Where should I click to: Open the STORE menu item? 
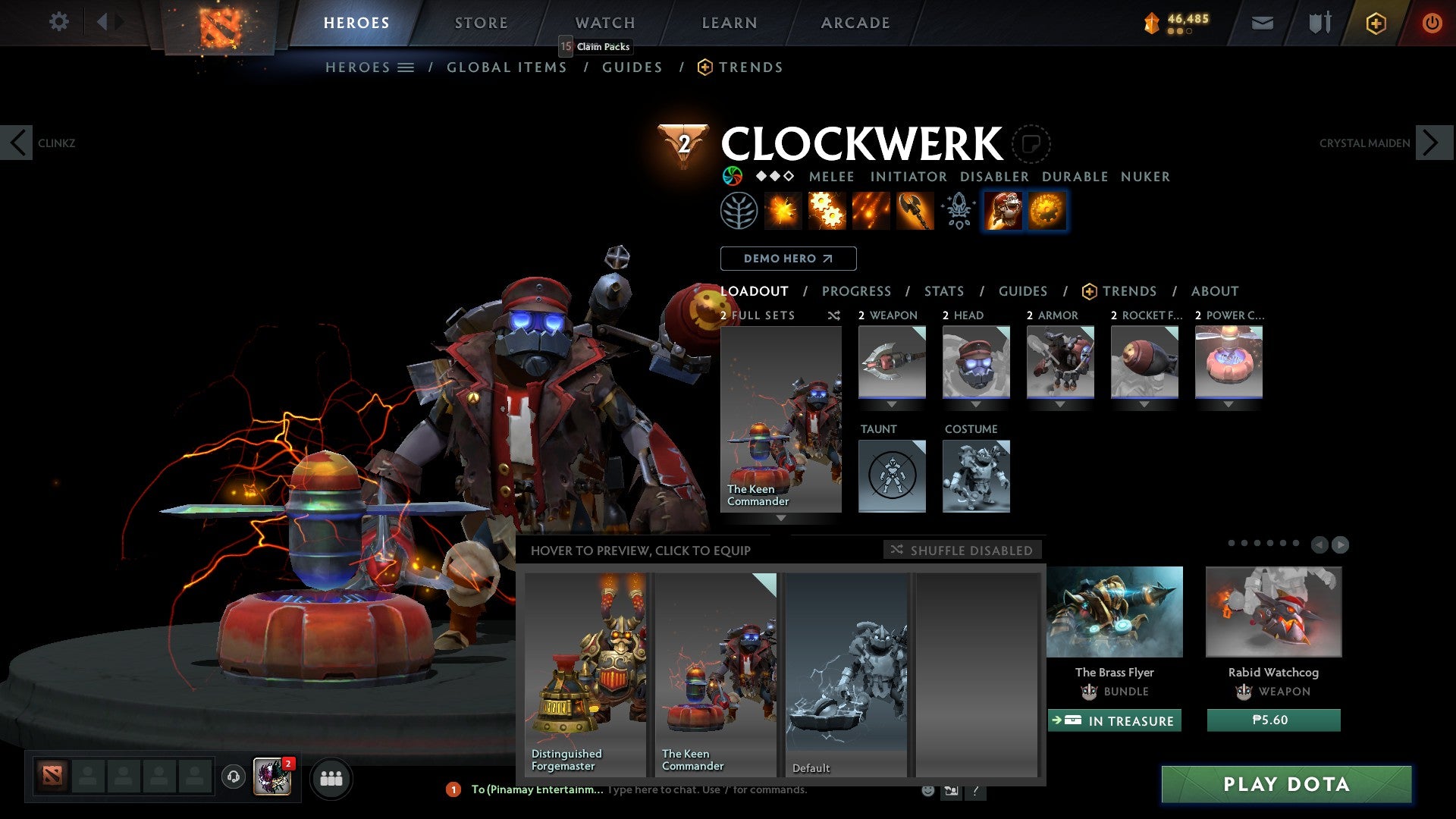coord(480,22)
